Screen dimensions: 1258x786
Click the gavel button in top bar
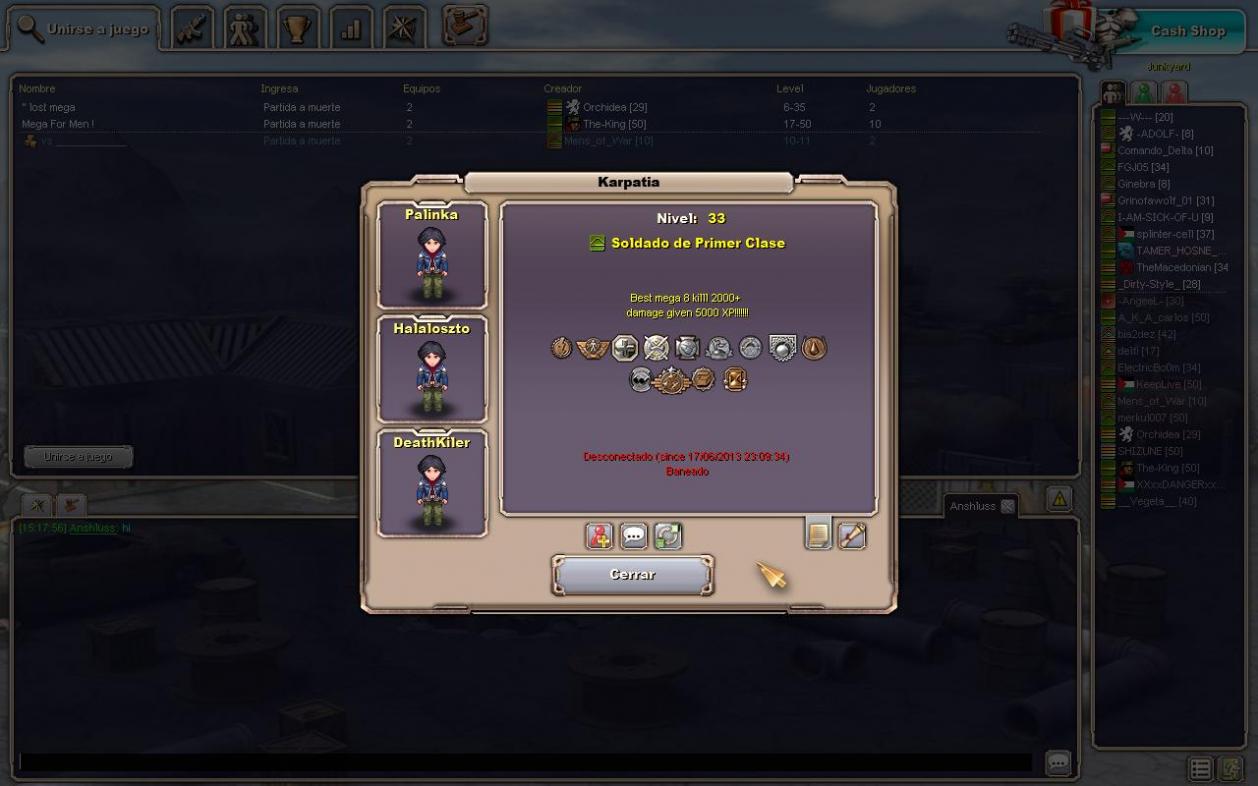[465, 26]
